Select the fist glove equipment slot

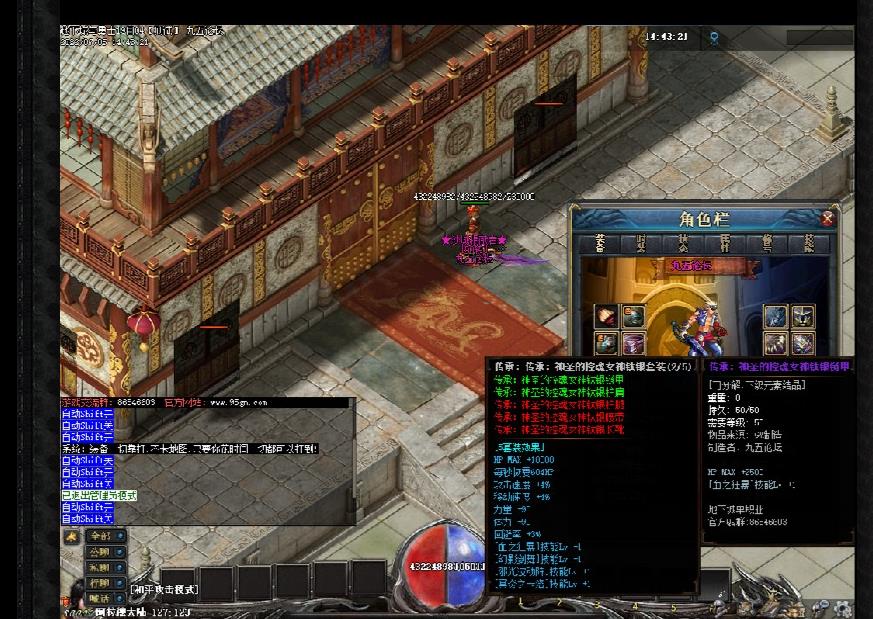pyautogui.click(x=605, y=317)
